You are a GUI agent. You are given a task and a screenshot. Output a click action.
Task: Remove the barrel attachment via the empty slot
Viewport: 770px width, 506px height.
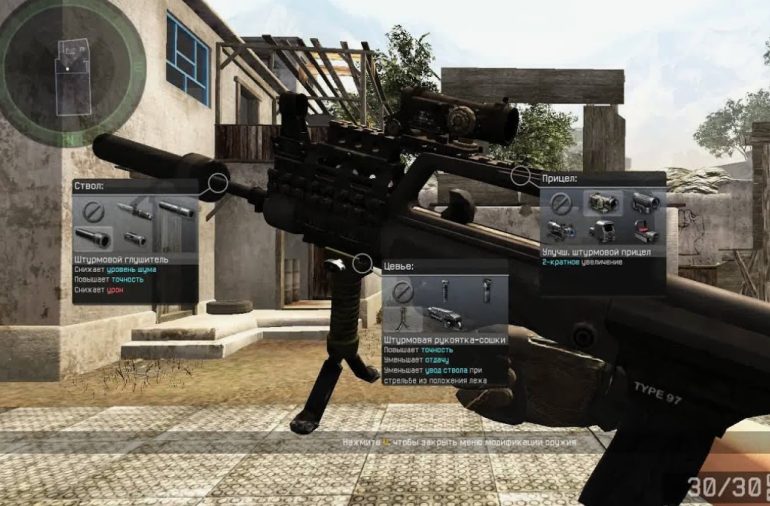click(93, 211)
